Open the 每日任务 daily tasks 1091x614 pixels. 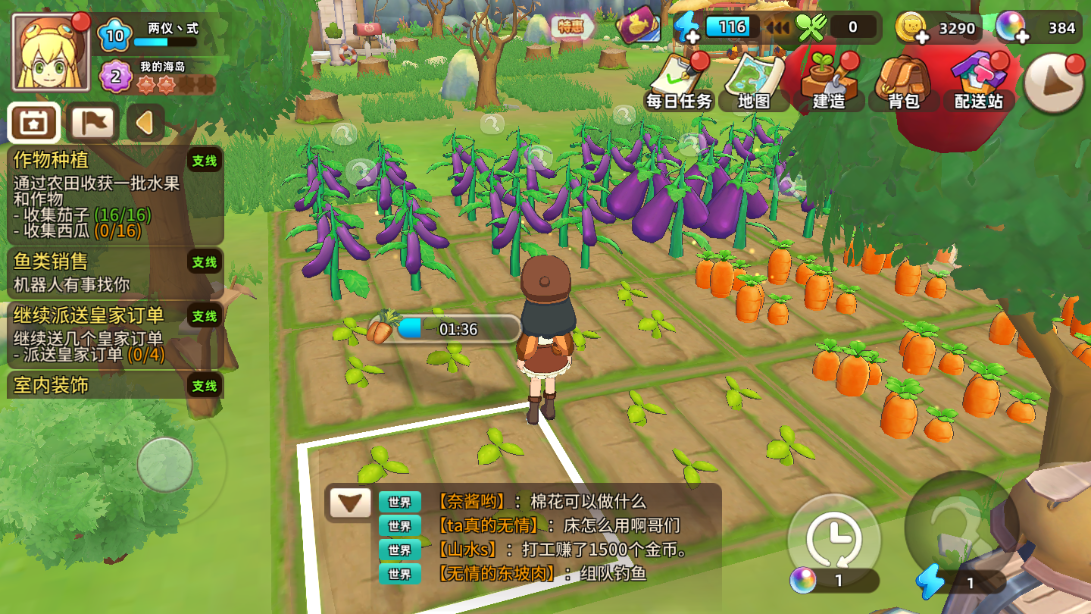point(679,80)
